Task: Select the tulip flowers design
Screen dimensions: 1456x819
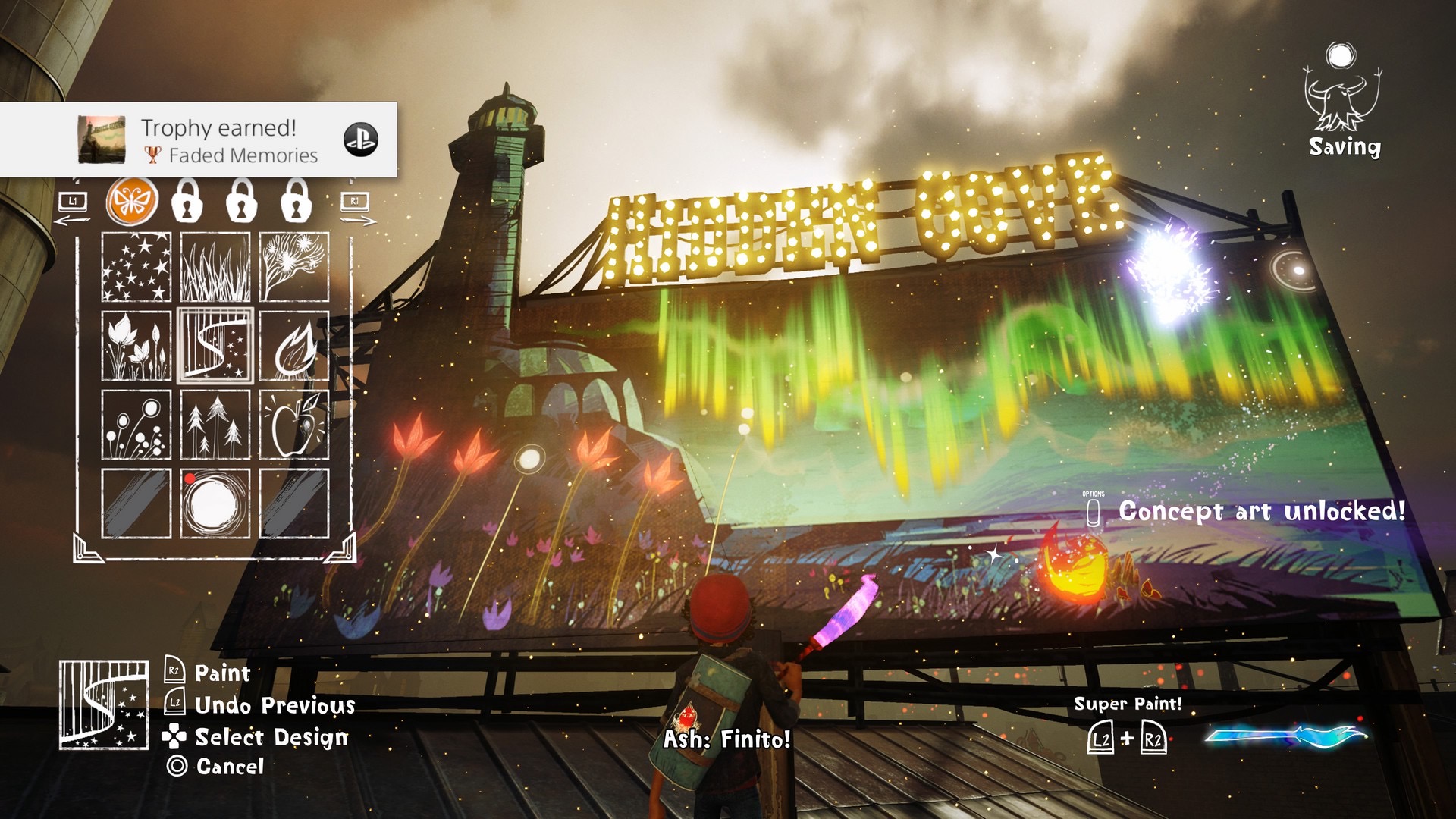Action: [136, 346]
